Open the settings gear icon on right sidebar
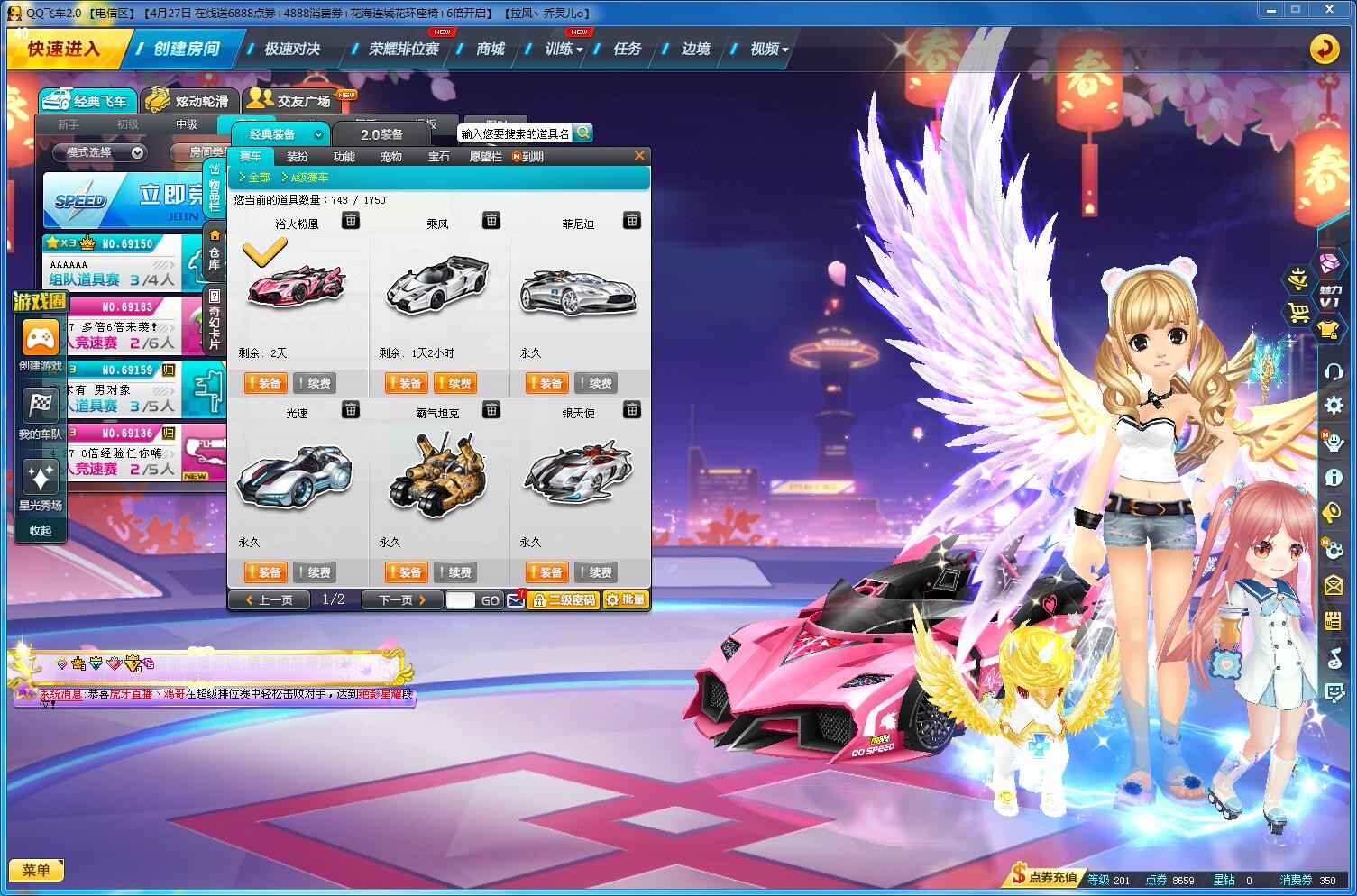The image size is (1357, 896). [1333, 406]
